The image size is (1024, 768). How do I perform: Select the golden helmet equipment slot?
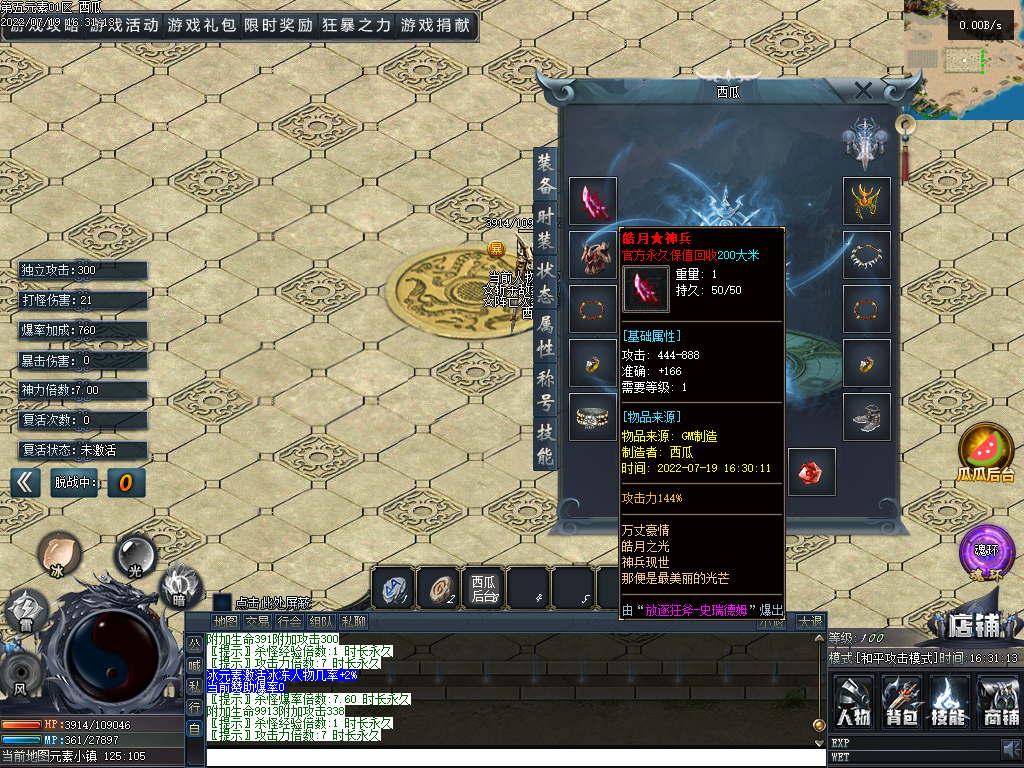pos(867,202)
